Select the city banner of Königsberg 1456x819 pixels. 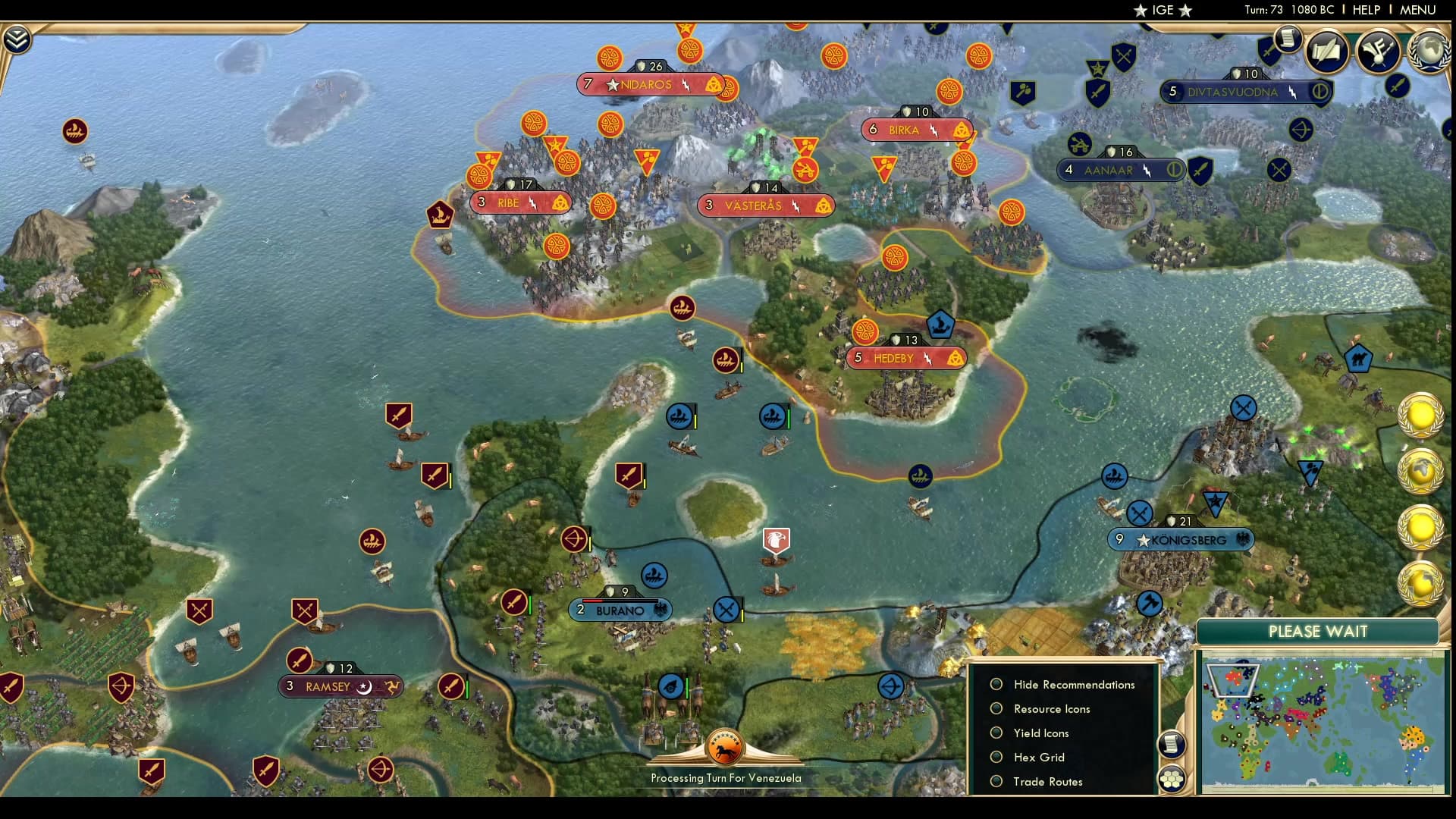1181,540
